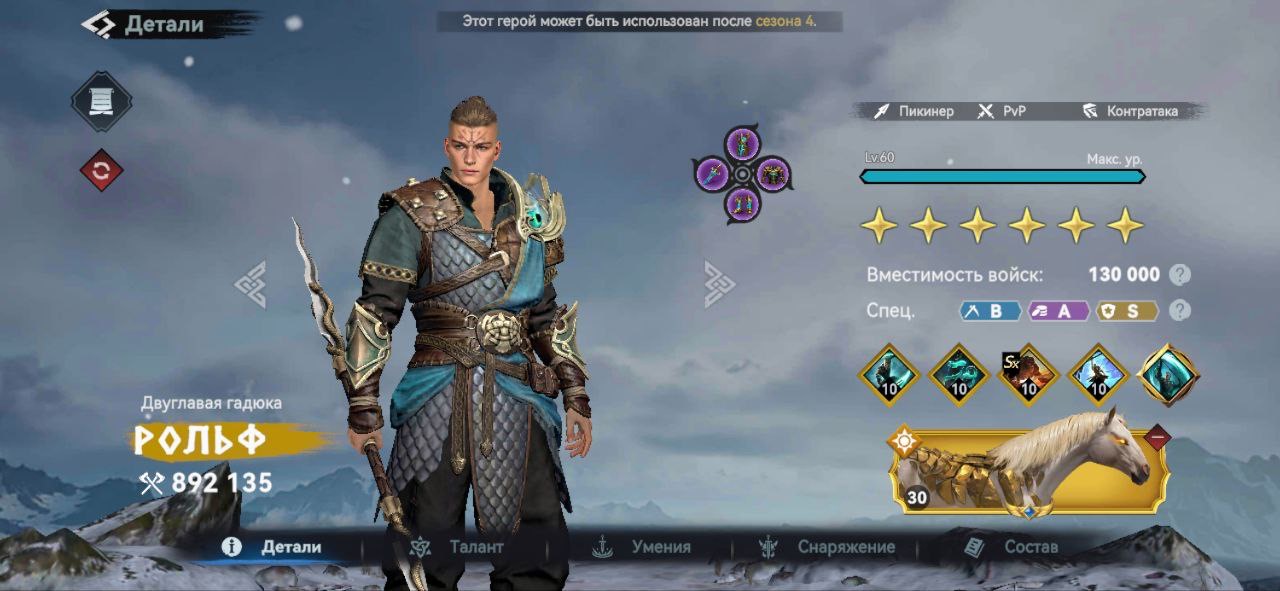
Task: Select the first skill icon
Action: [x=889, y=375]
